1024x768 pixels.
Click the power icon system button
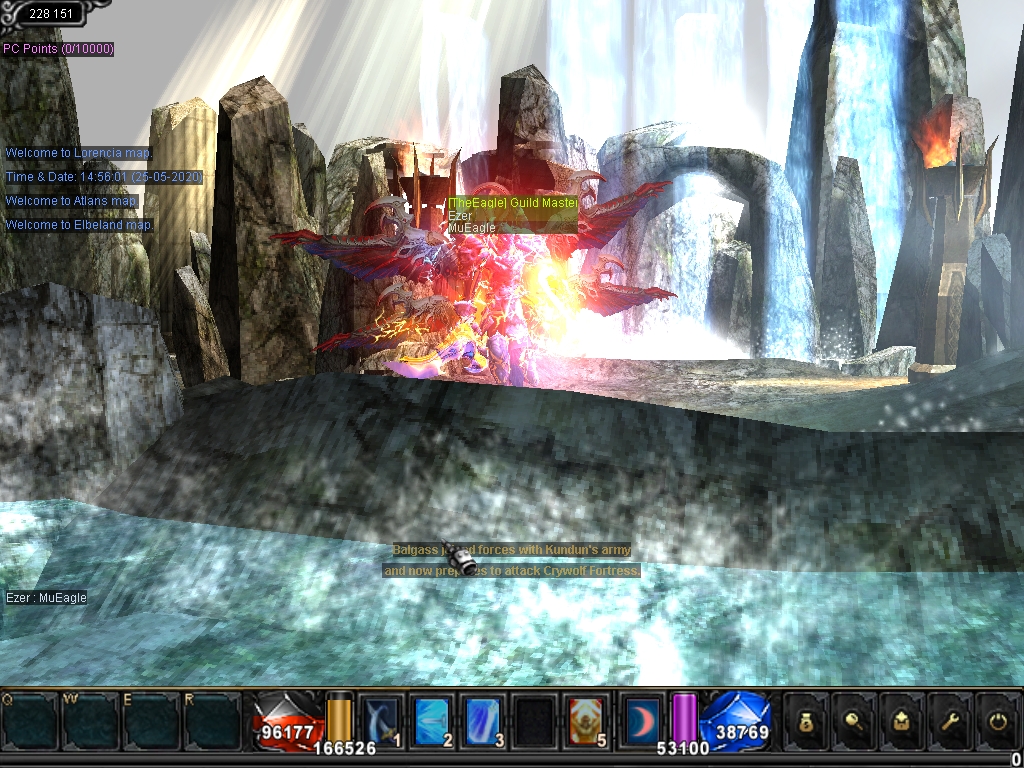[1000, 719]
